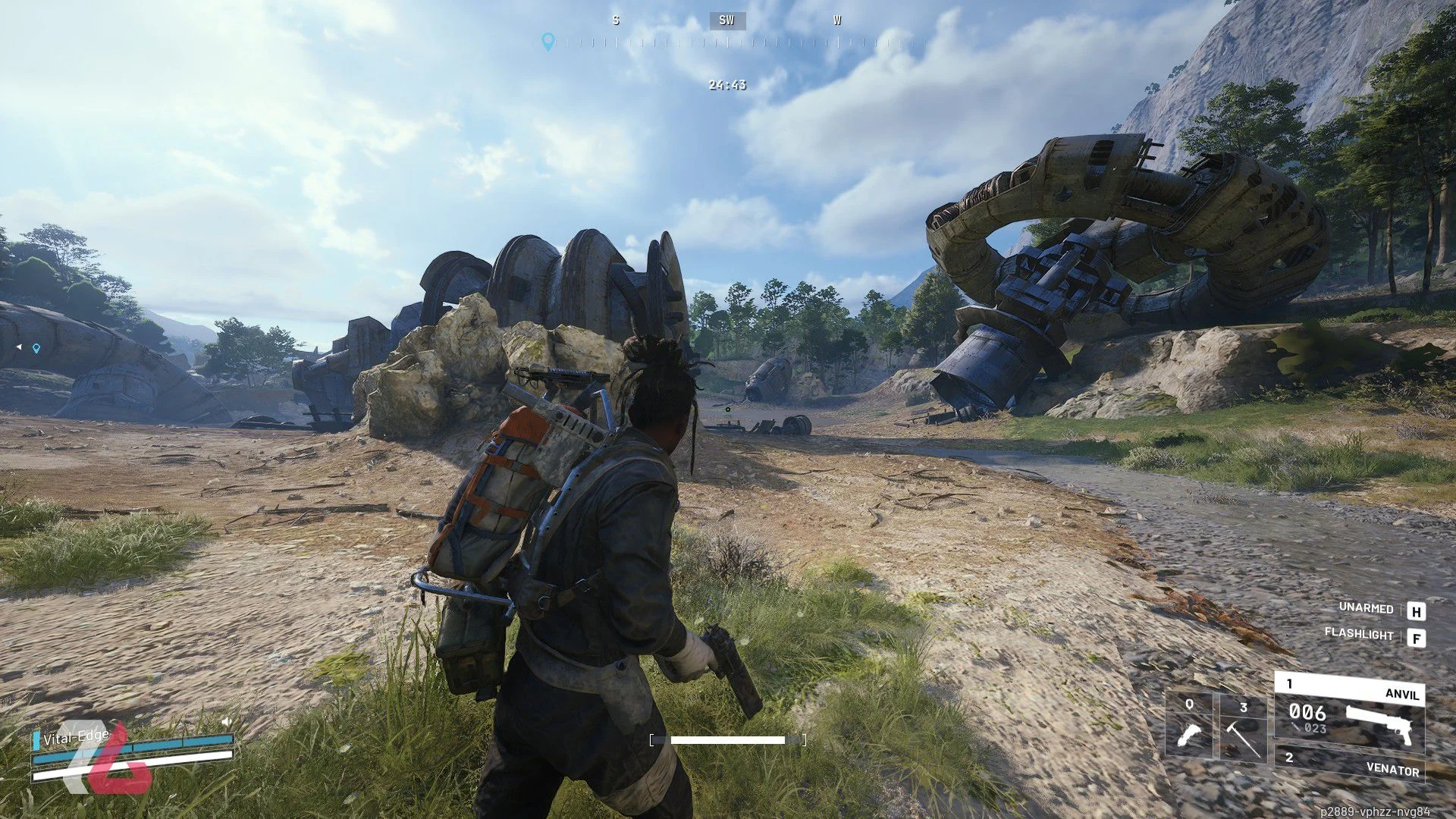The image size is (1456, 819).
Task: Click the Vital-Edge player name tag
Action: coord(76,737)
